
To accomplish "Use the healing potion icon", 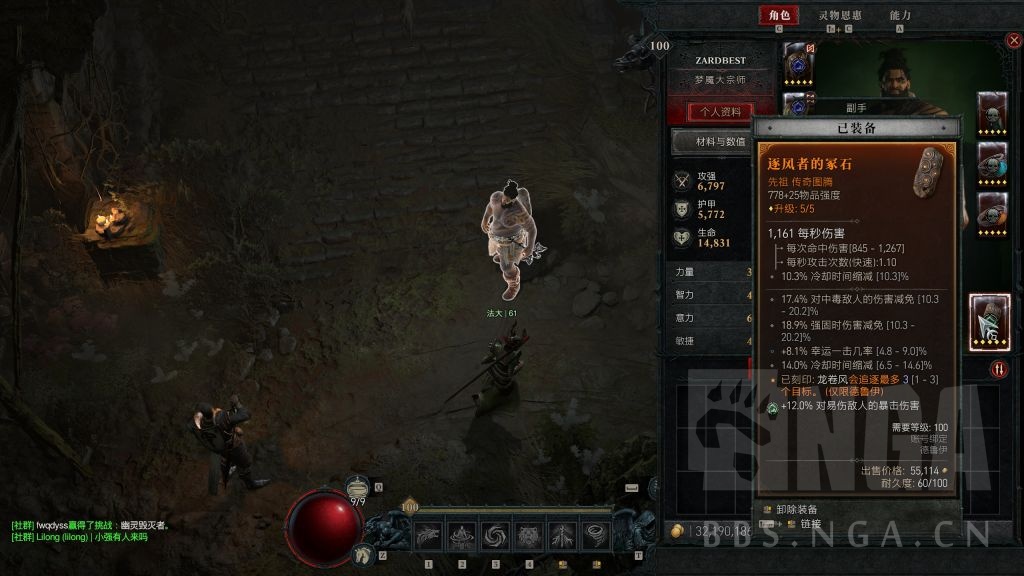I will [x=358, y=487].
